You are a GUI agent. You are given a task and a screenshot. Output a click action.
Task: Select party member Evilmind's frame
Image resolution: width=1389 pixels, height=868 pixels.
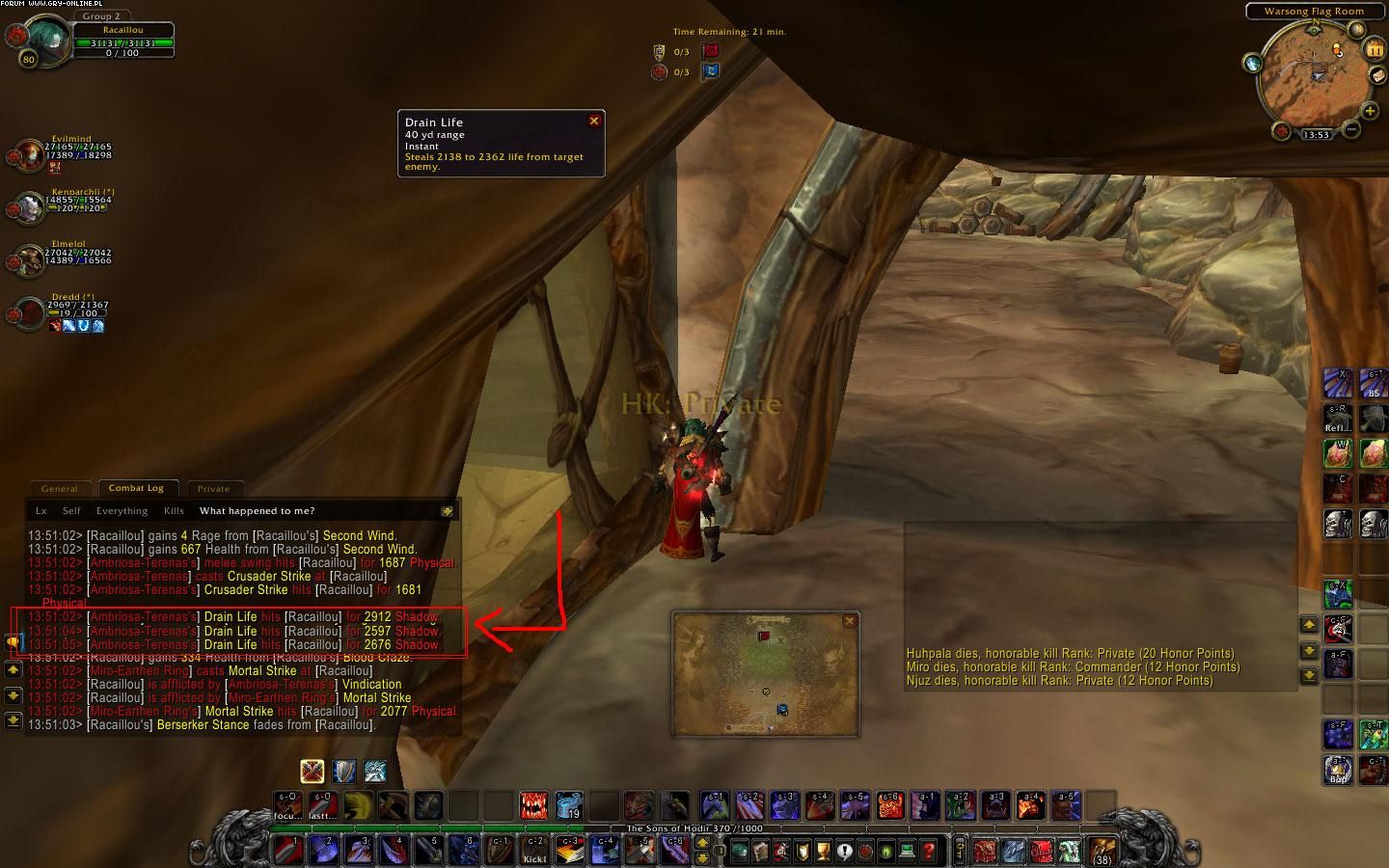[x=27, y=154]
